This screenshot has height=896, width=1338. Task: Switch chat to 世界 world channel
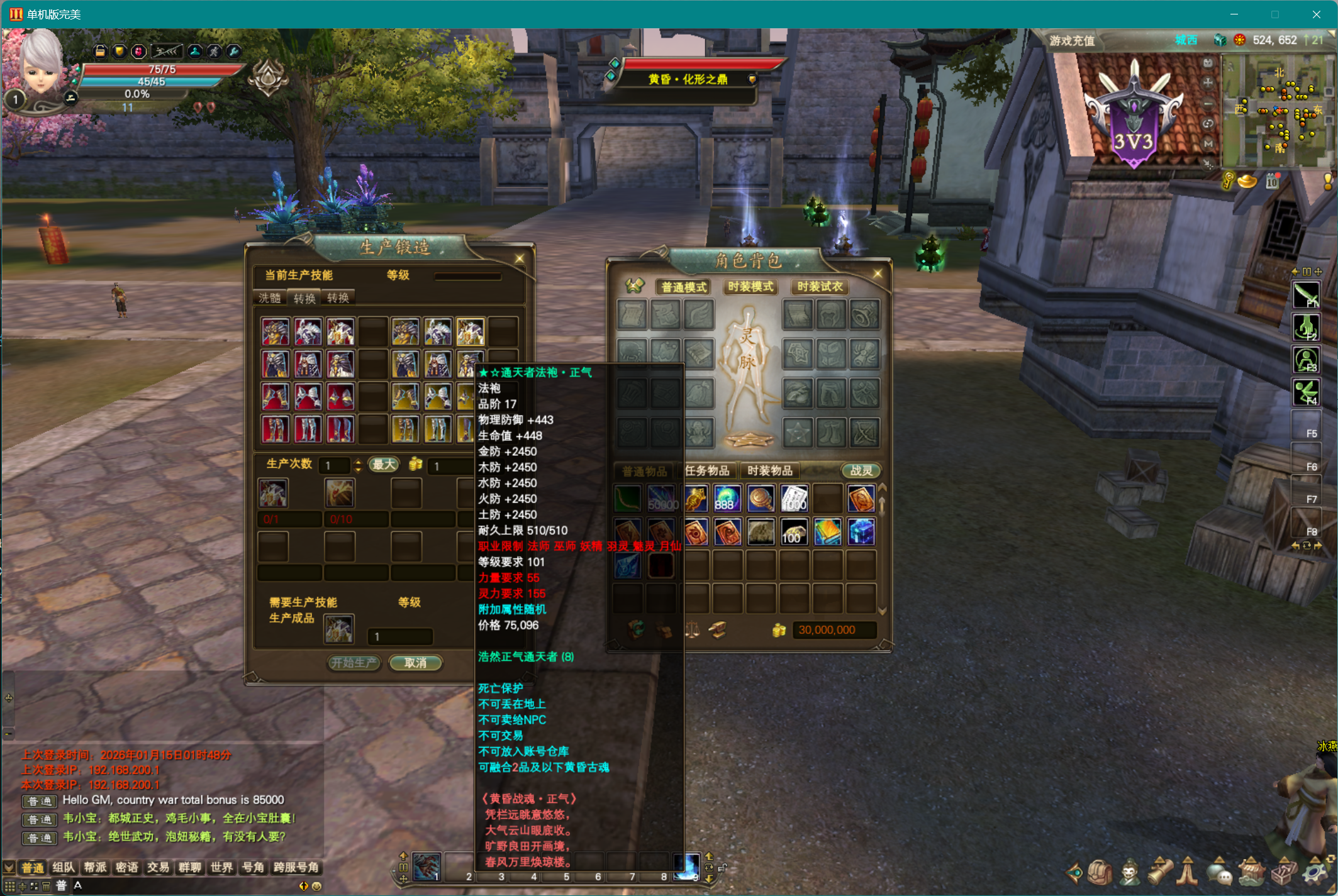click(x=221, y=868)
